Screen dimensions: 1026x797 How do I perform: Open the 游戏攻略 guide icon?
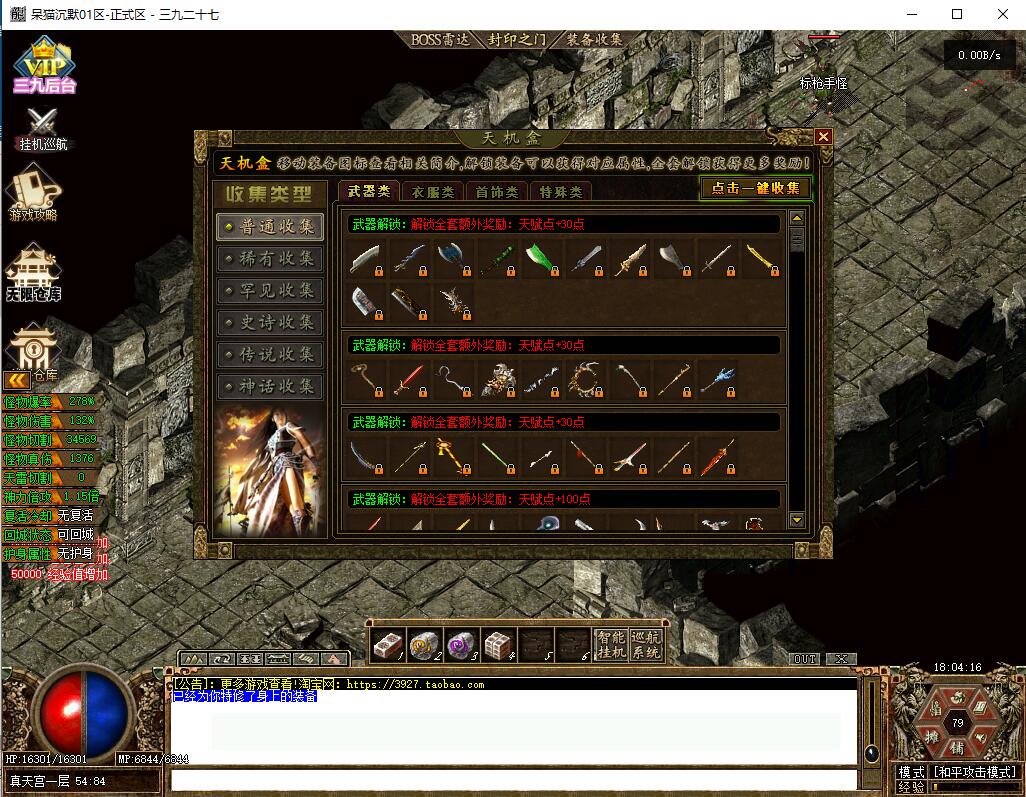coord(34,192)
